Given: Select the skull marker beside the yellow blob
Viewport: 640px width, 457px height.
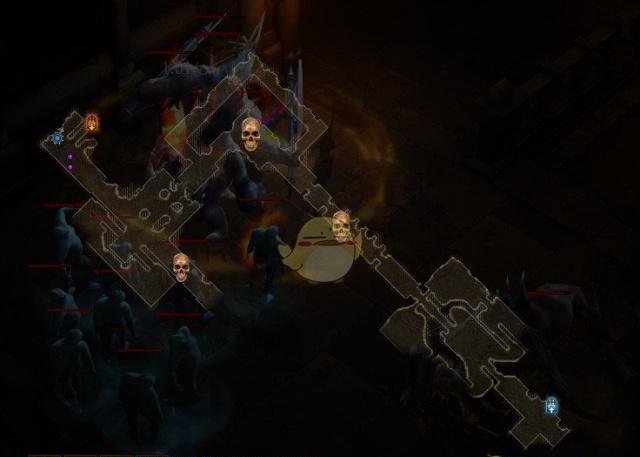Looking at the screenshot, I should tap(341, 226).
